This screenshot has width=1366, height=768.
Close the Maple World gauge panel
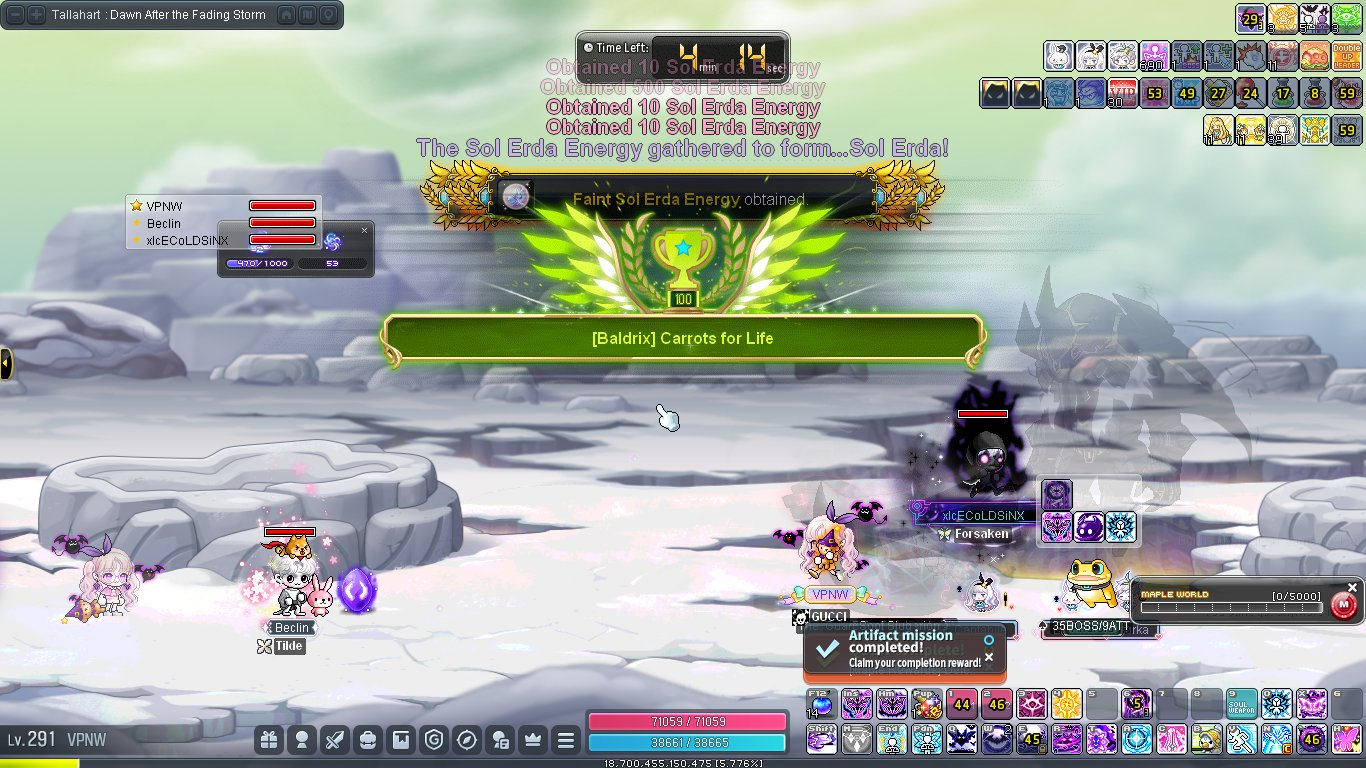1352,588
